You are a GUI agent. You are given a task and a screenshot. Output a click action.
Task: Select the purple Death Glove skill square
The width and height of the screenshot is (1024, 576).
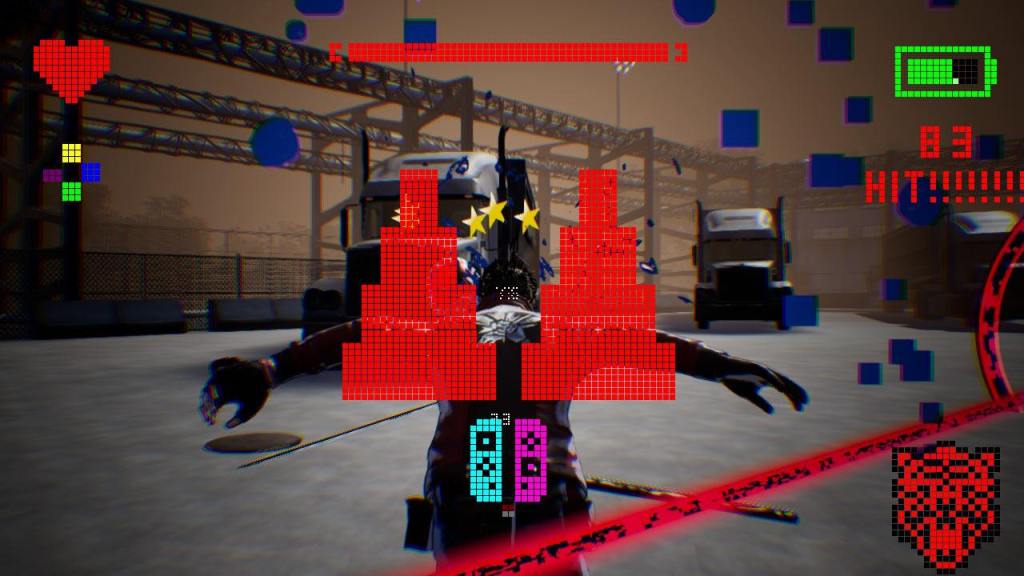coord(52,175)
